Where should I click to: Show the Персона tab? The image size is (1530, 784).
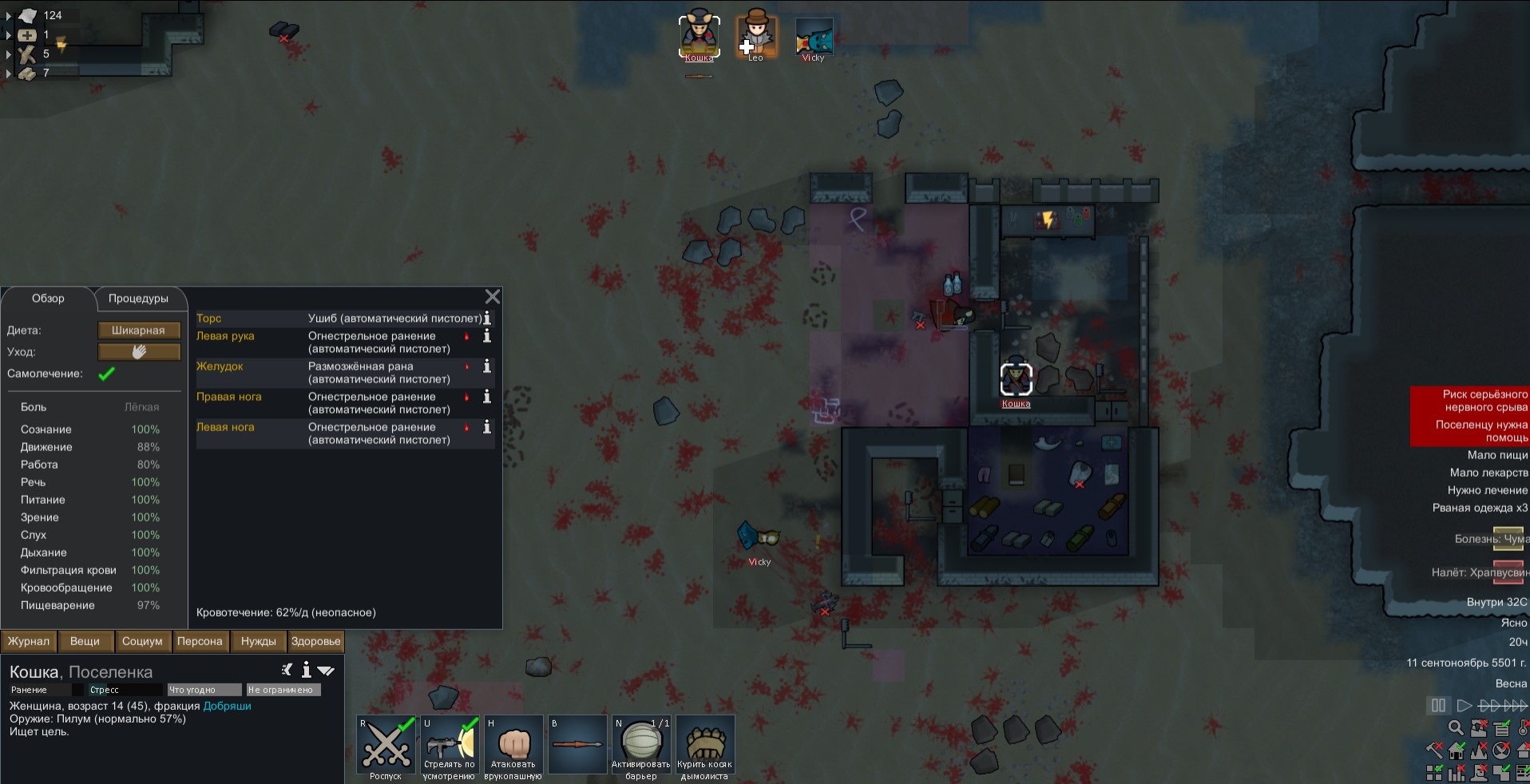pyautogui.click(x=200, y=641)
